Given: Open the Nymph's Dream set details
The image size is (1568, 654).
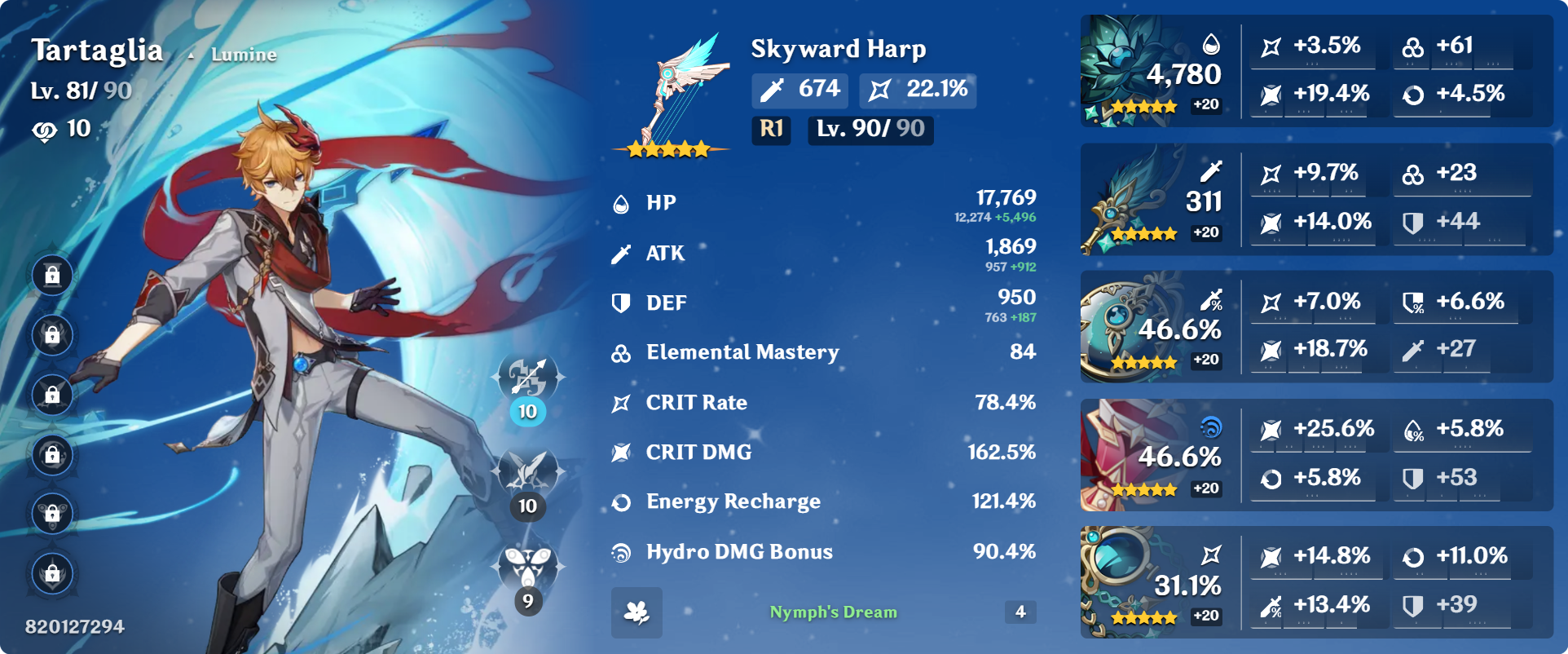Looking at the screenshot, I should (833, 611).
